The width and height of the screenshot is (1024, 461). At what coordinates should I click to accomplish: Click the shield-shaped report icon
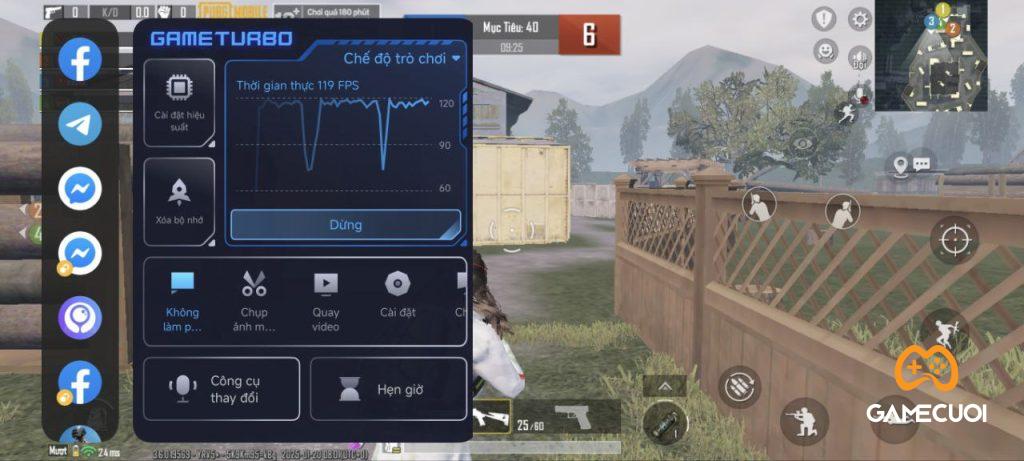823,19
